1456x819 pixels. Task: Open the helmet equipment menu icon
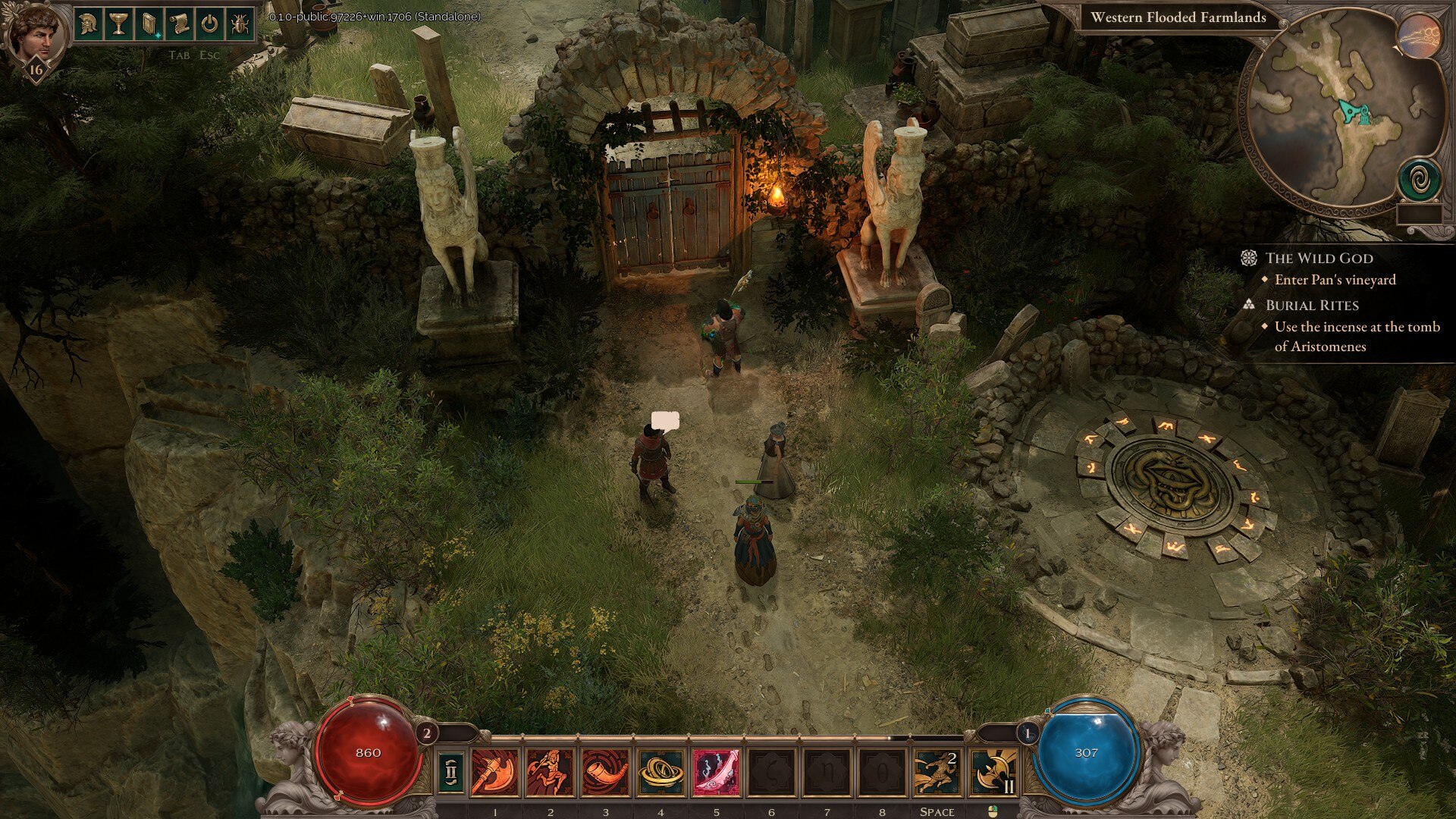click(89, 24)
